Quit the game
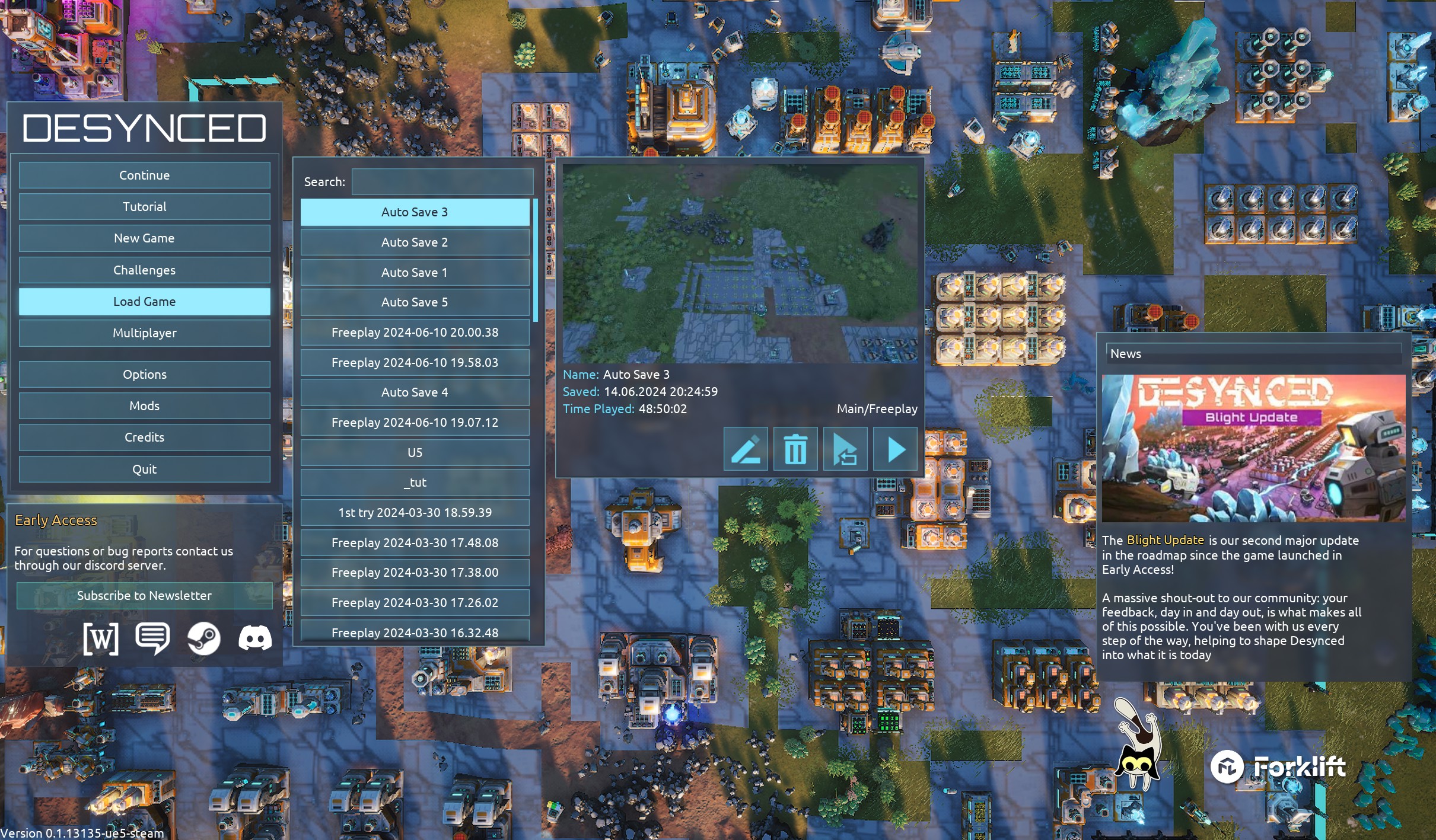The height and width of the screenshot is (840, 1436). tap(144, 469)
